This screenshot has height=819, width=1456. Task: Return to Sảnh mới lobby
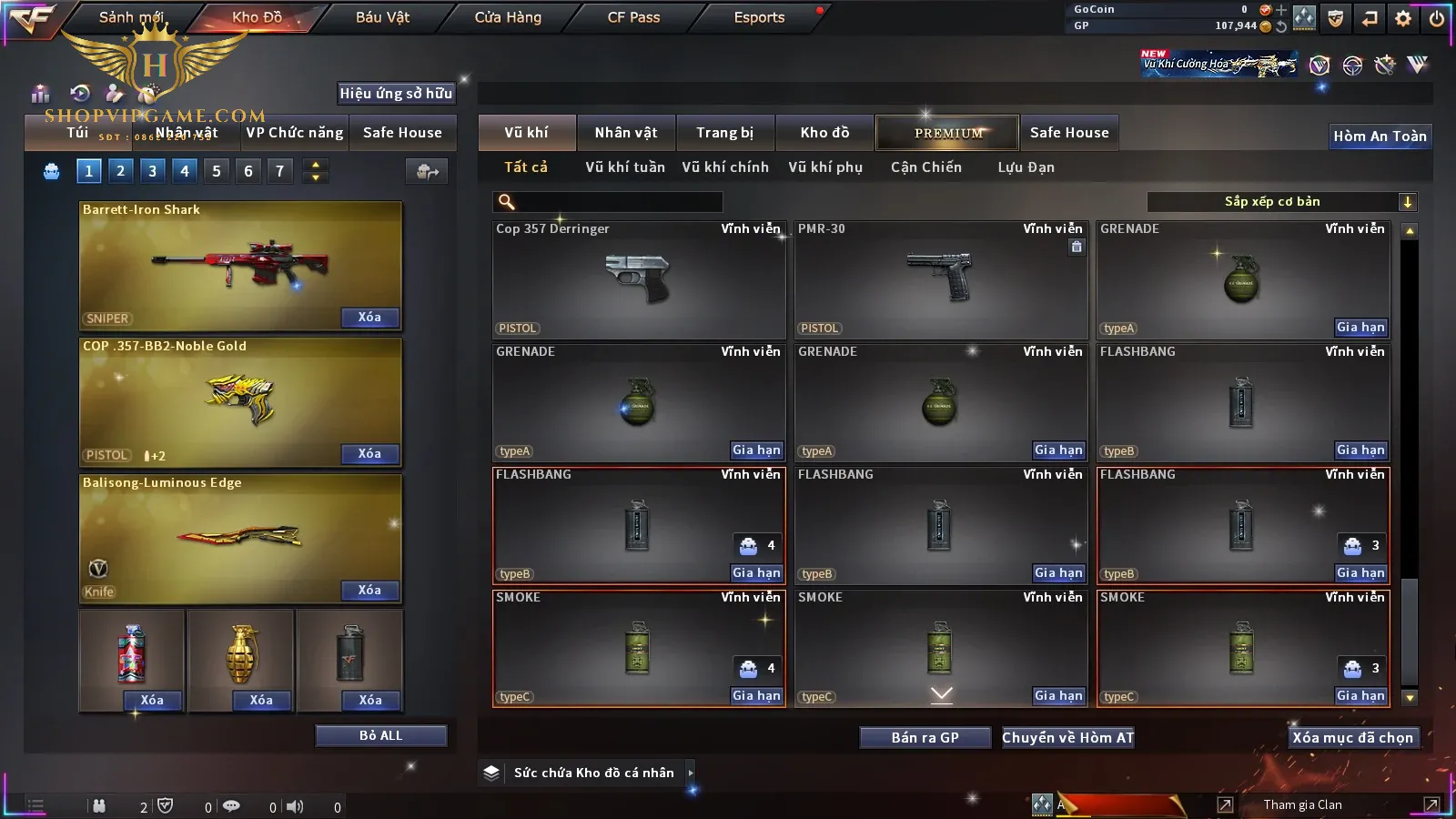tap(131, 17)
